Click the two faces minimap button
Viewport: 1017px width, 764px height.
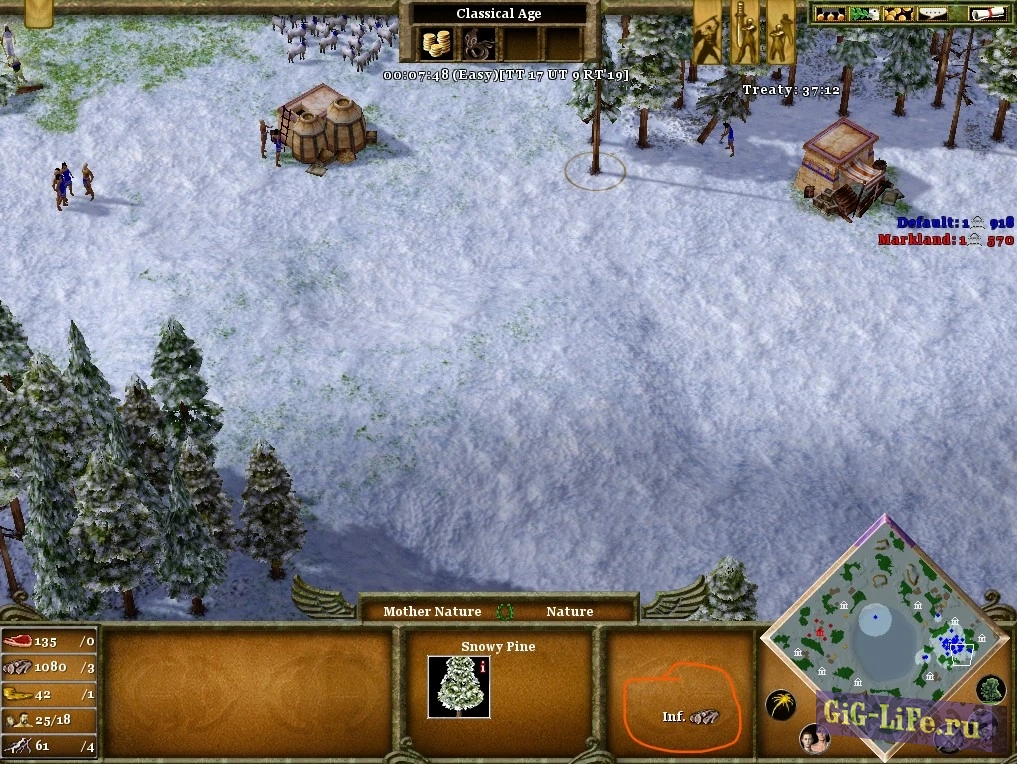coord(814,739)
